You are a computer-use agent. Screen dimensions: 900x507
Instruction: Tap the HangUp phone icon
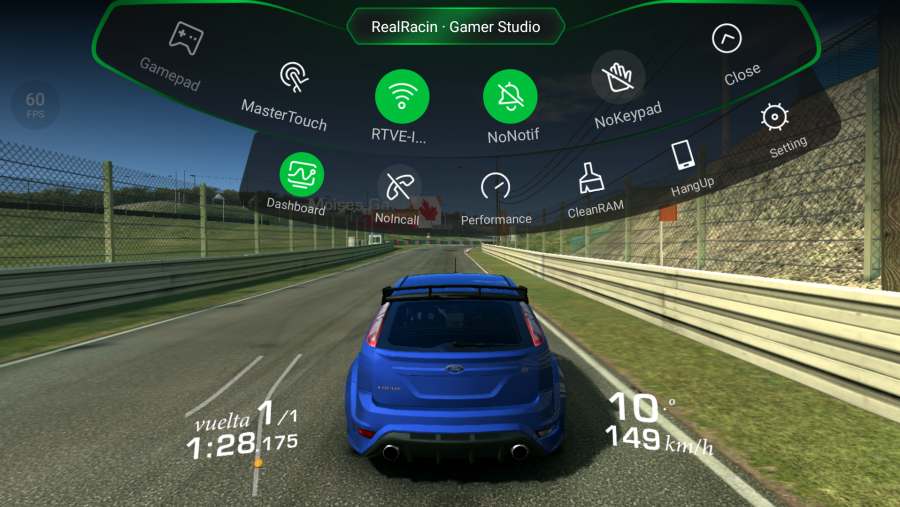click(684, 155)
